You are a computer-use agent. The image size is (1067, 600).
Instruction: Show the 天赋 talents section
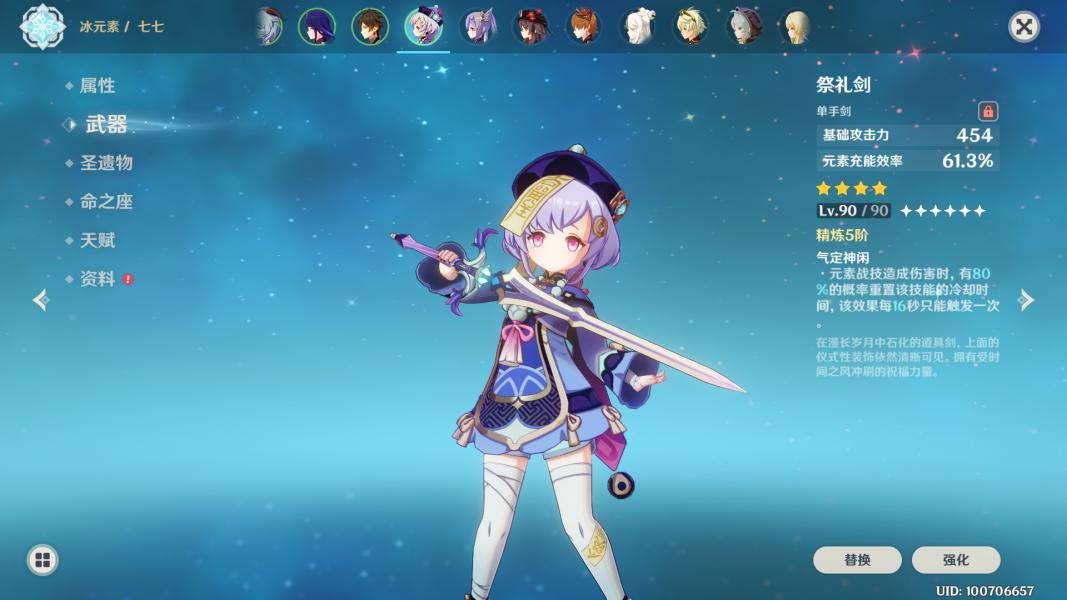(x=97, y=240)
